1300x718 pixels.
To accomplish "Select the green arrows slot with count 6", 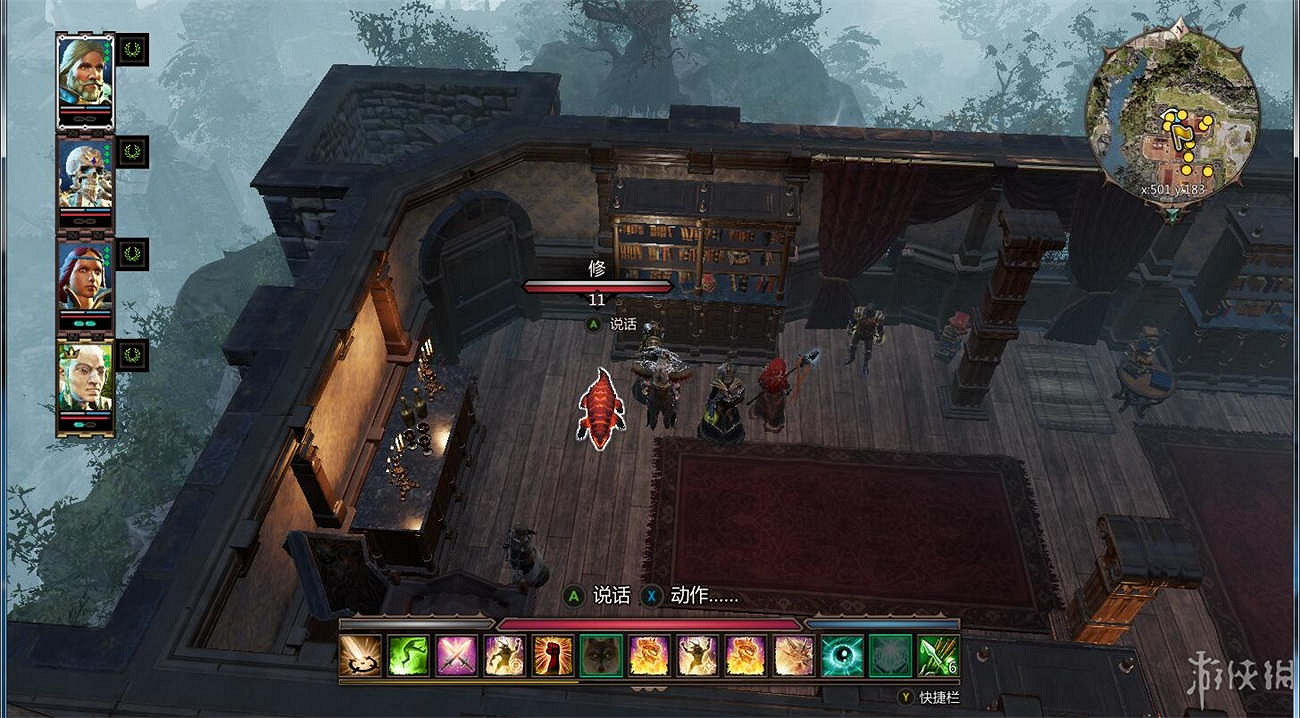I will 939,656.
